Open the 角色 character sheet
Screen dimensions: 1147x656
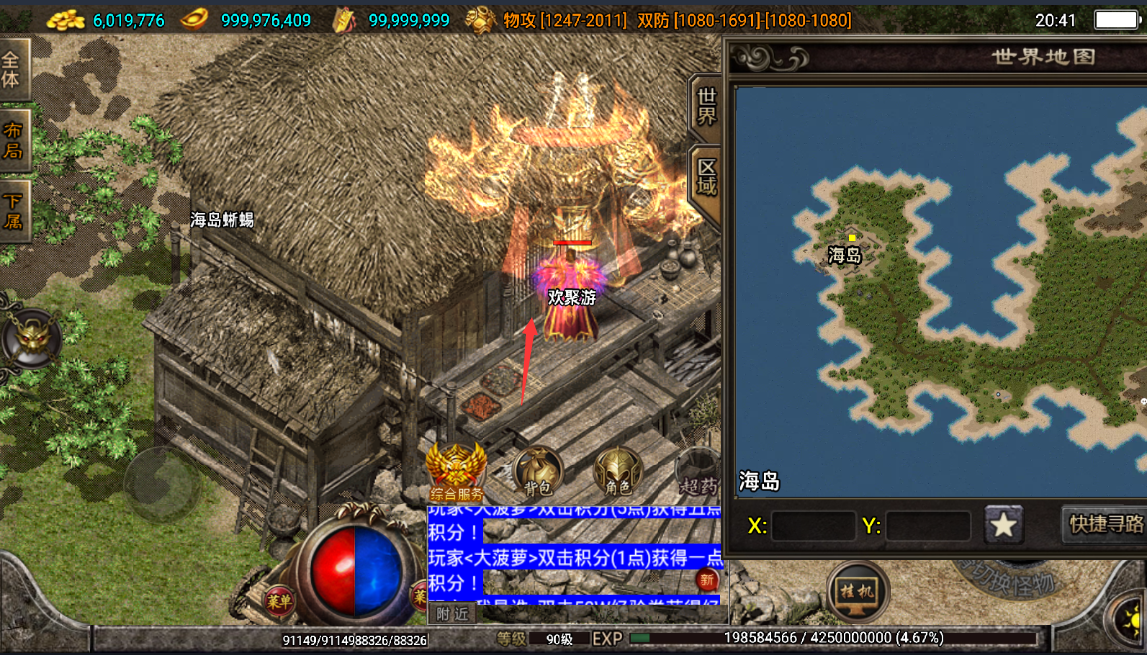click(x=618, y=471)
